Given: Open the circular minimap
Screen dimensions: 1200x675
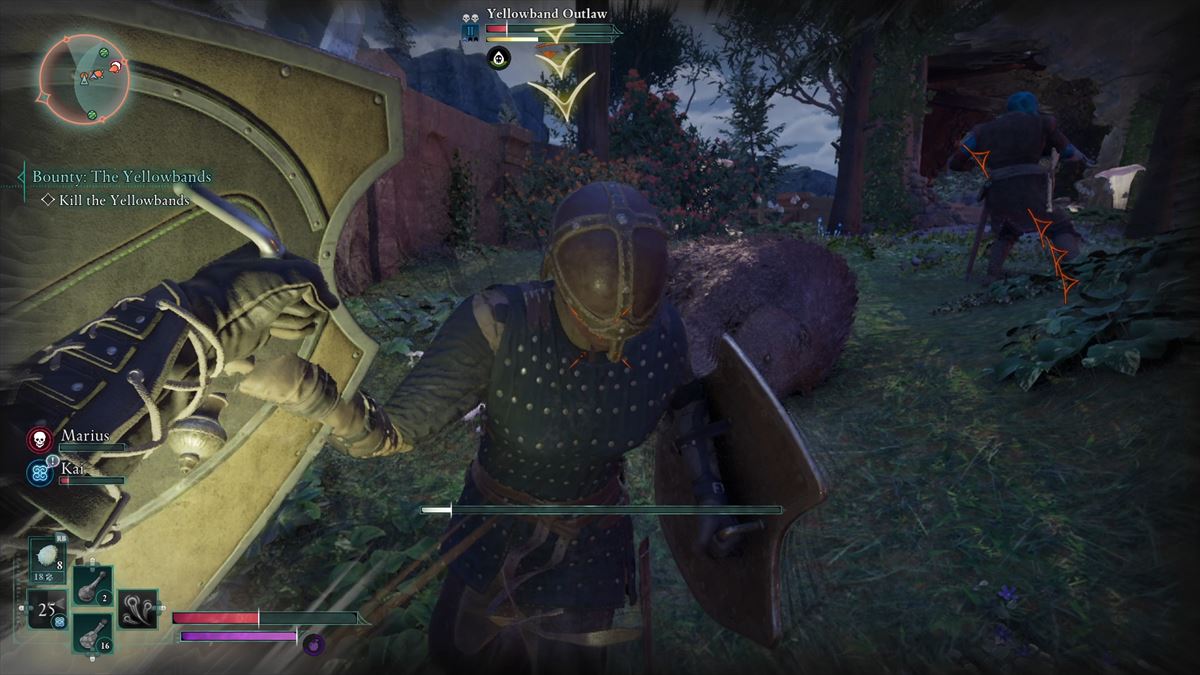Looking at the screenshot, I should click(86, 78).
